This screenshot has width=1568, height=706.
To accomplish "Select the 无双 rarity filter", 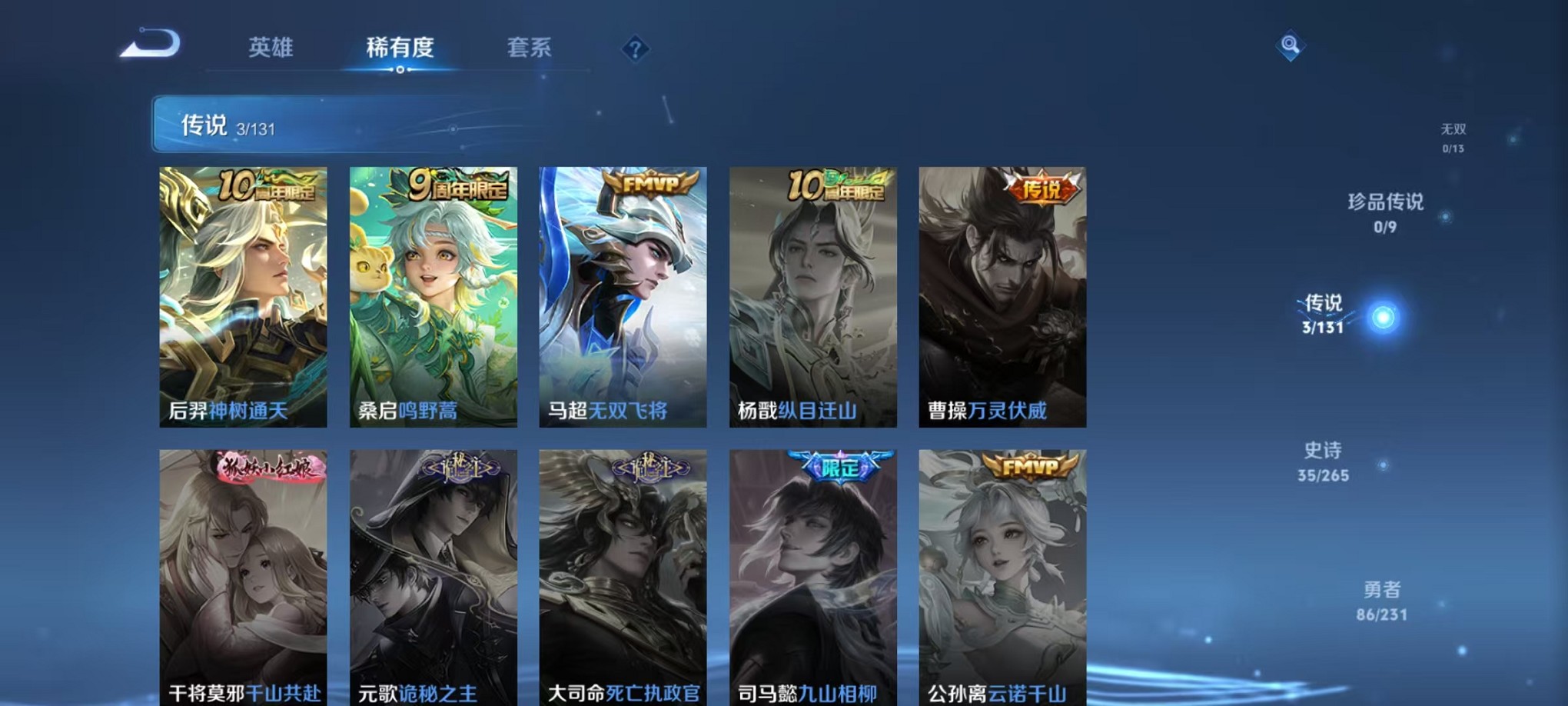I will point(1453,129).
